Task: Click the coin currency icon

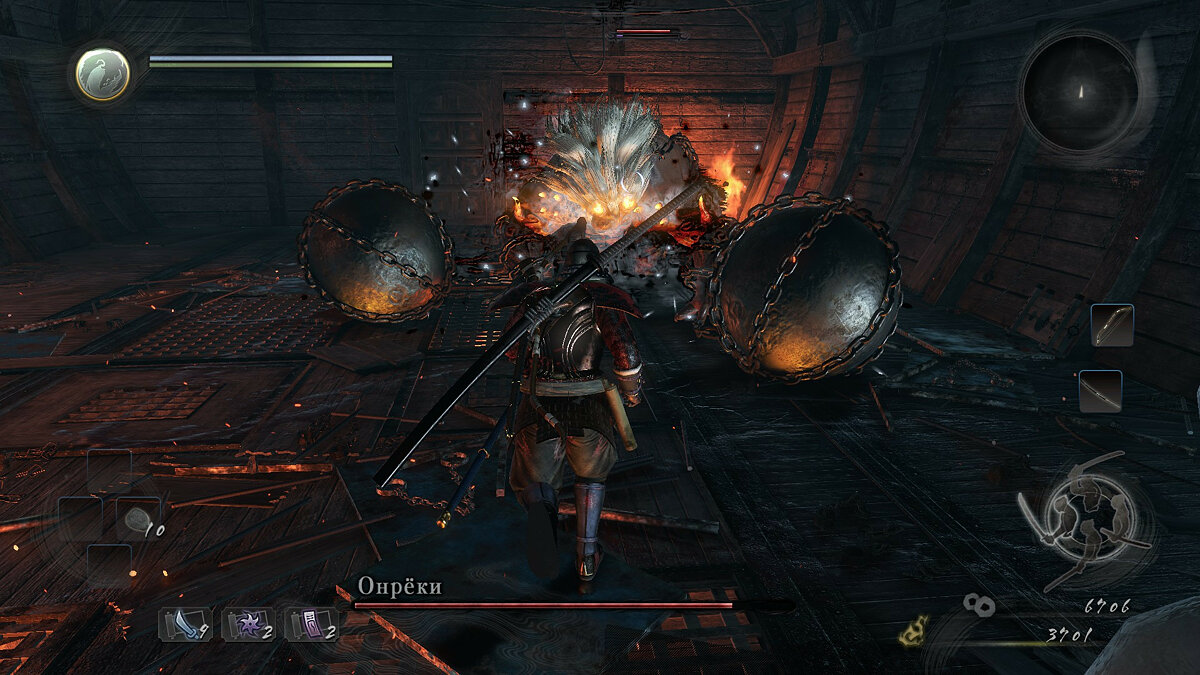Action: point(979,603)
